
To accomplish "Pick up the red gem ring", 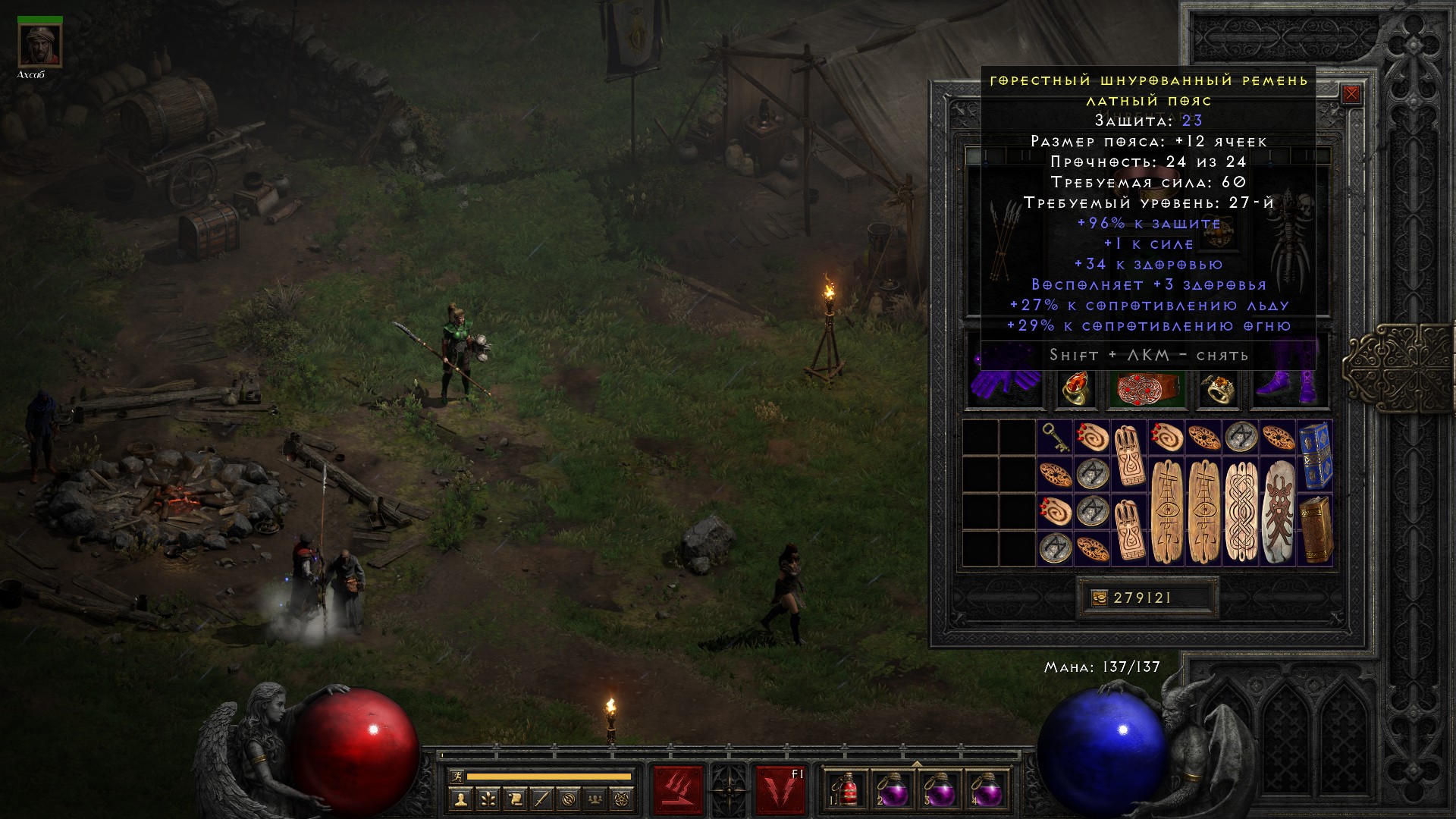I will point(1076,388).
